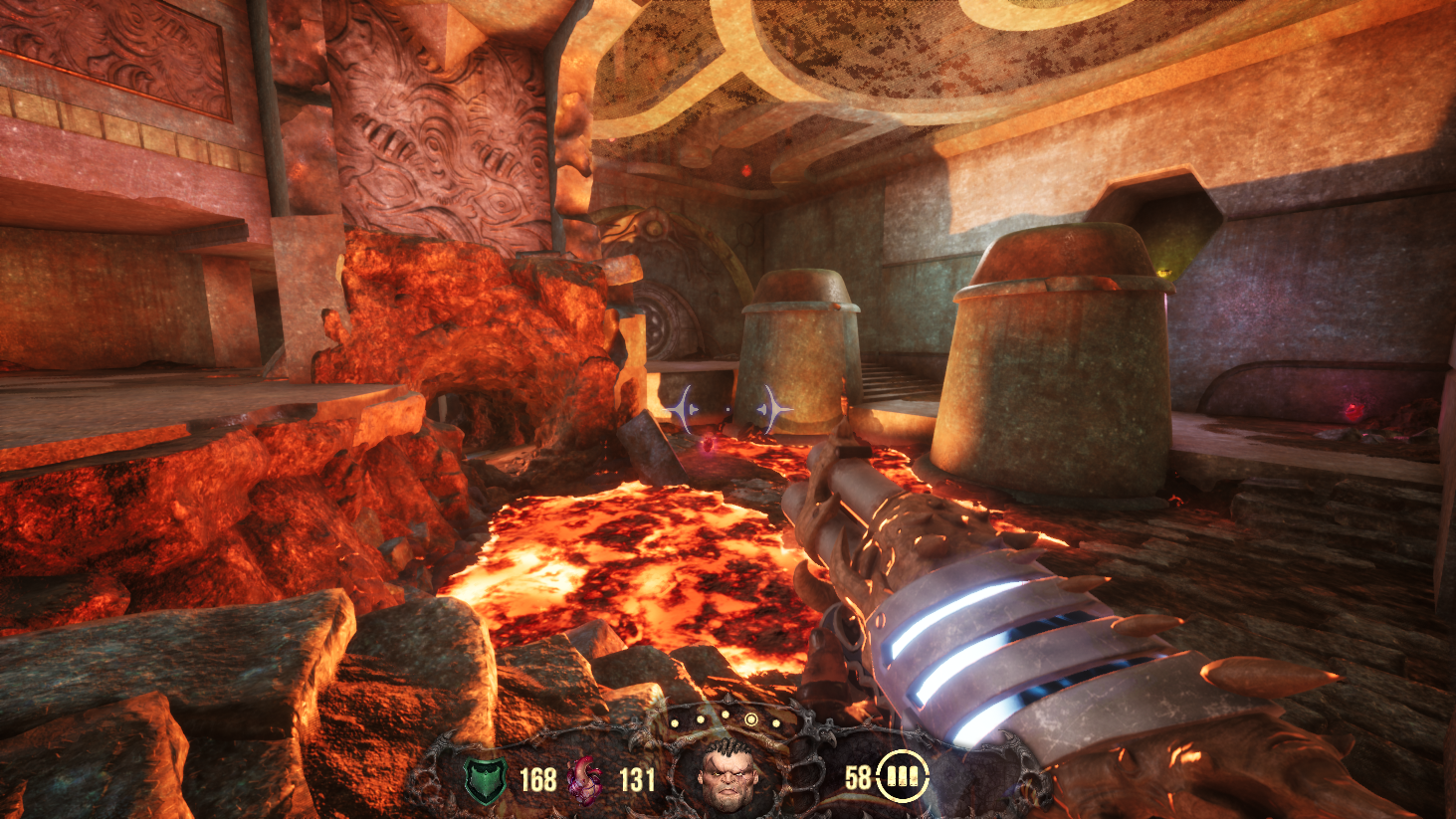This screenshot has width=1456, height=819.
Task: Select the character face portrait
Action: [728, 773]
